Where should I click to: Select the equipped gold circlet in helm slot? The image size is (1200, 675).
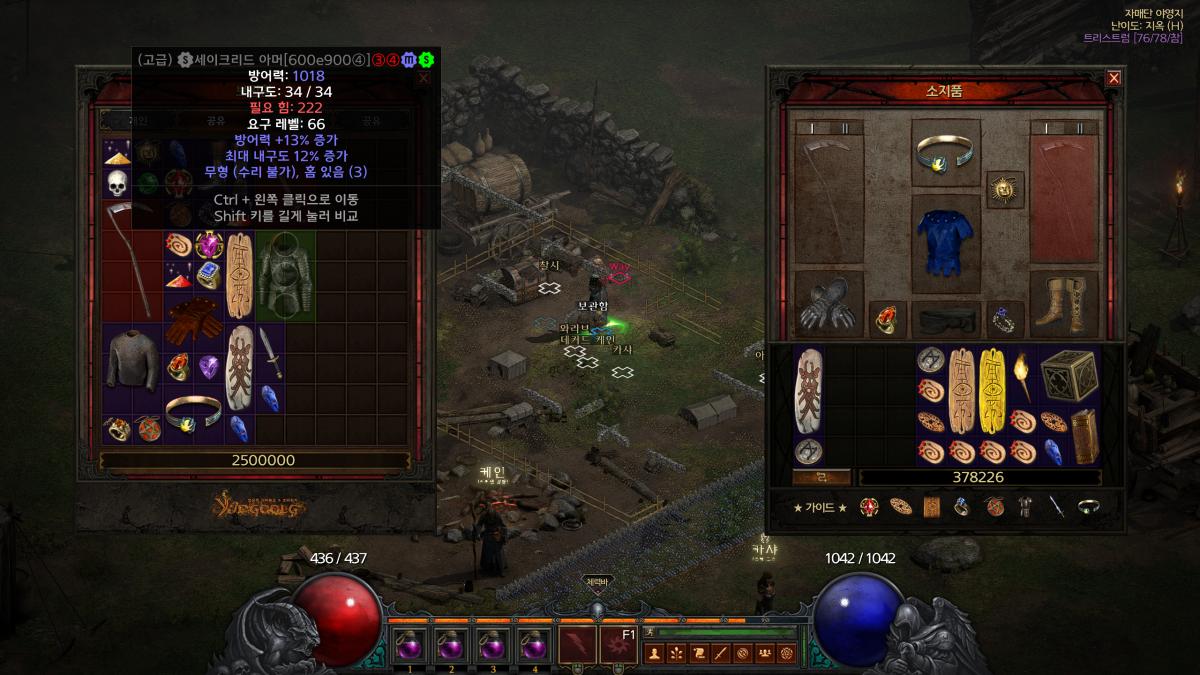coord(946,153)
